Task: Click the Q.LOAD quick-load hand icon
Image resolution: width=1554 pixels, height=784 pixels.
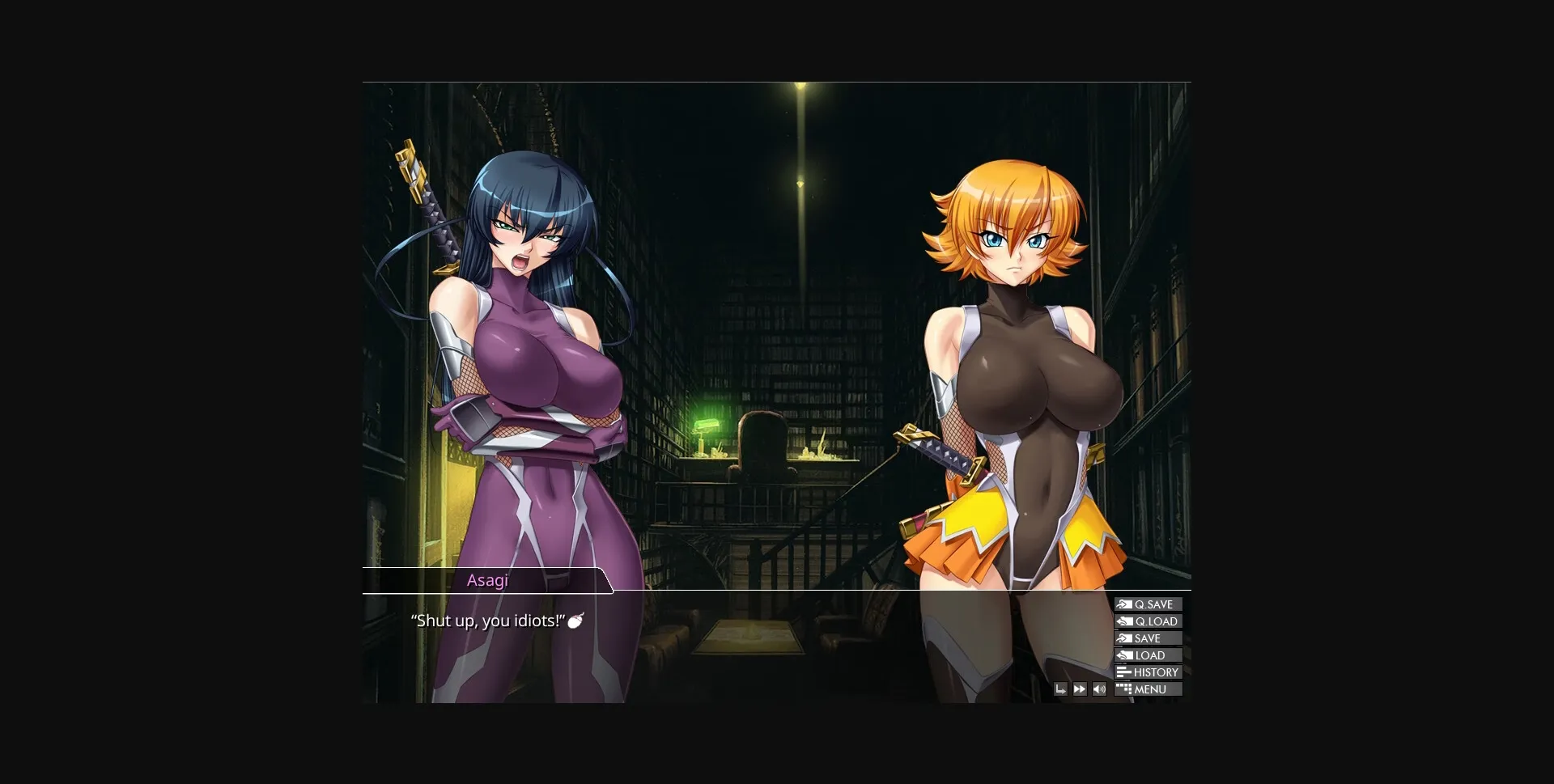Action: click(x=1124, y=621)
